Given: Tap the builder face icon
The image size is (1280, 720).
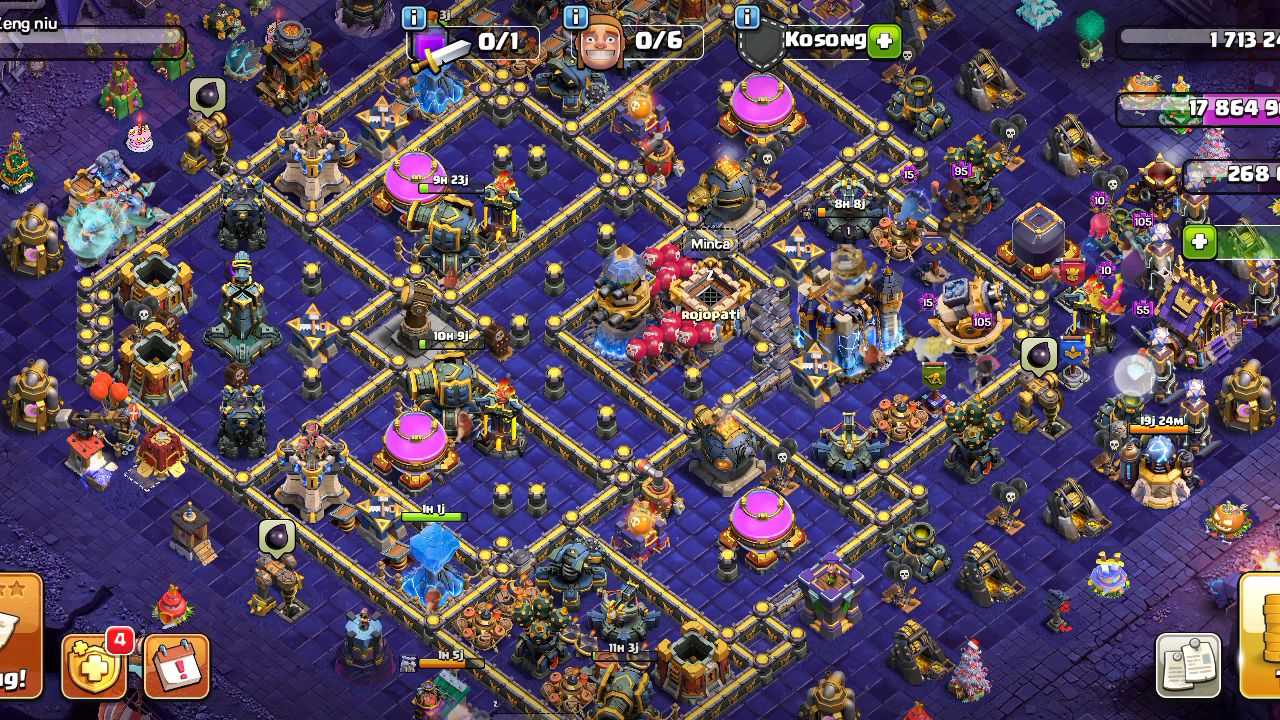Looking at the screenshot, I should [x=600, y=43].
